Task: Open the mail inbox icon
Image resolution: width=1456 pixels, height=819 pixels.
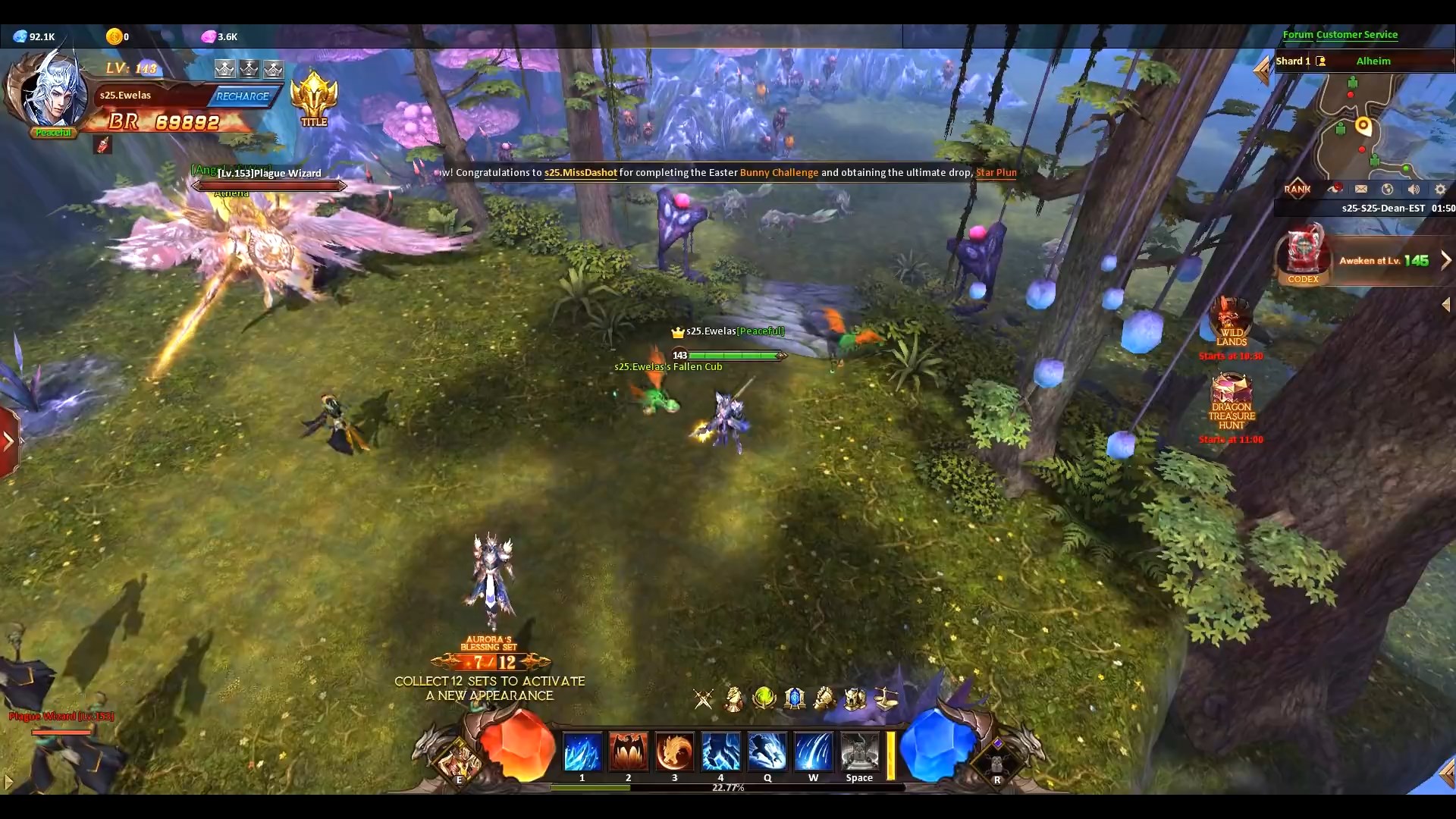Action: click(x=1363, y=190)
